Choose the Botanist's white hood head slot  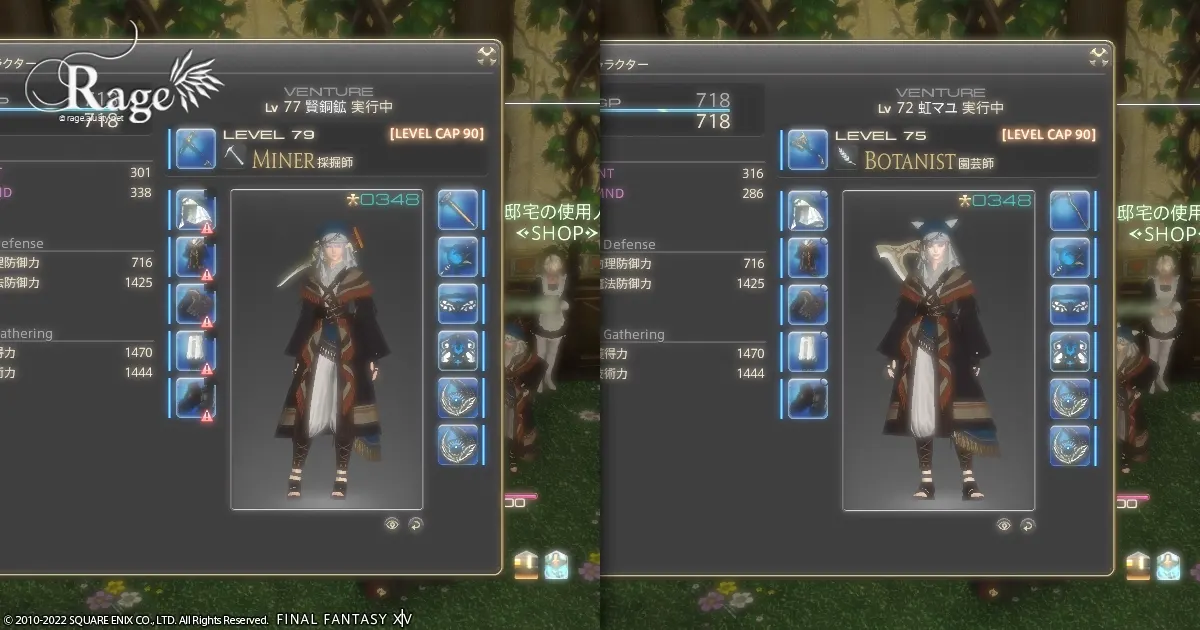pyautogui.click(x=807, y=210)
